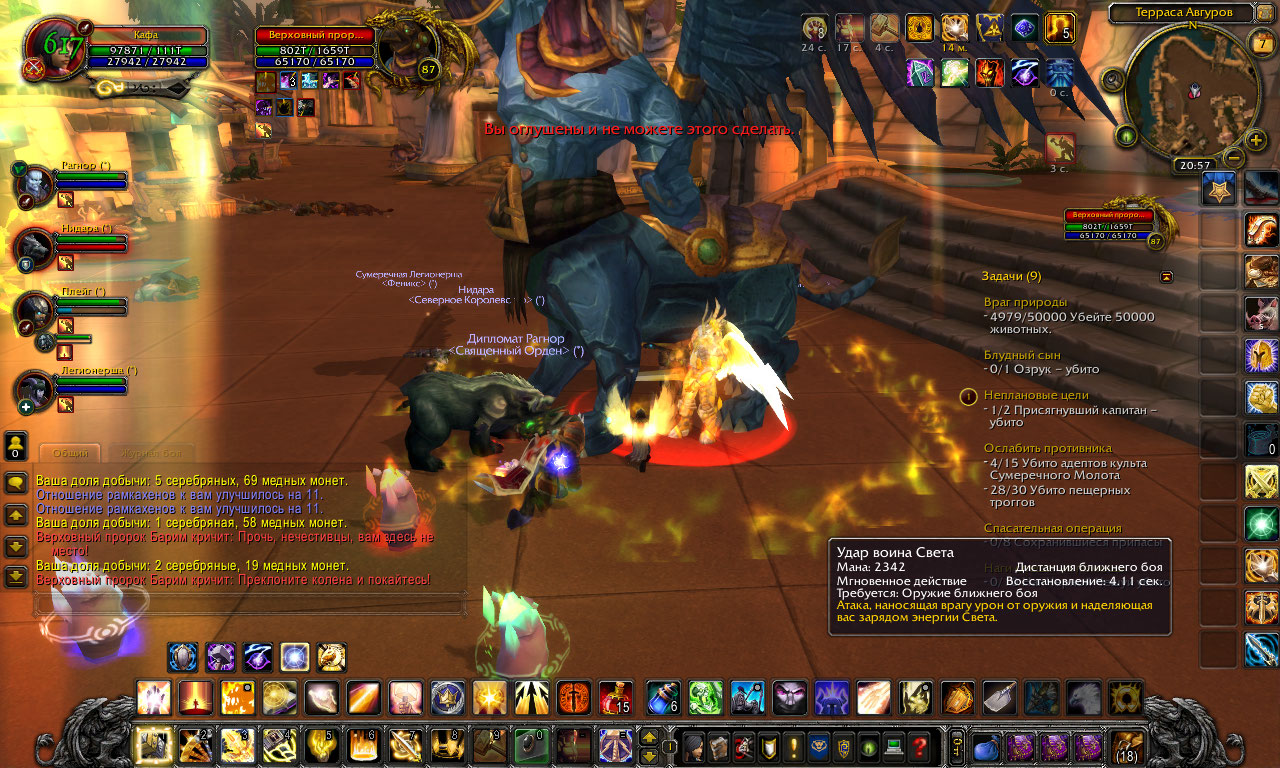Select the Враг природы quest in tracker
Viewport: 1280px width, 768px height.
pos(1024,302)
